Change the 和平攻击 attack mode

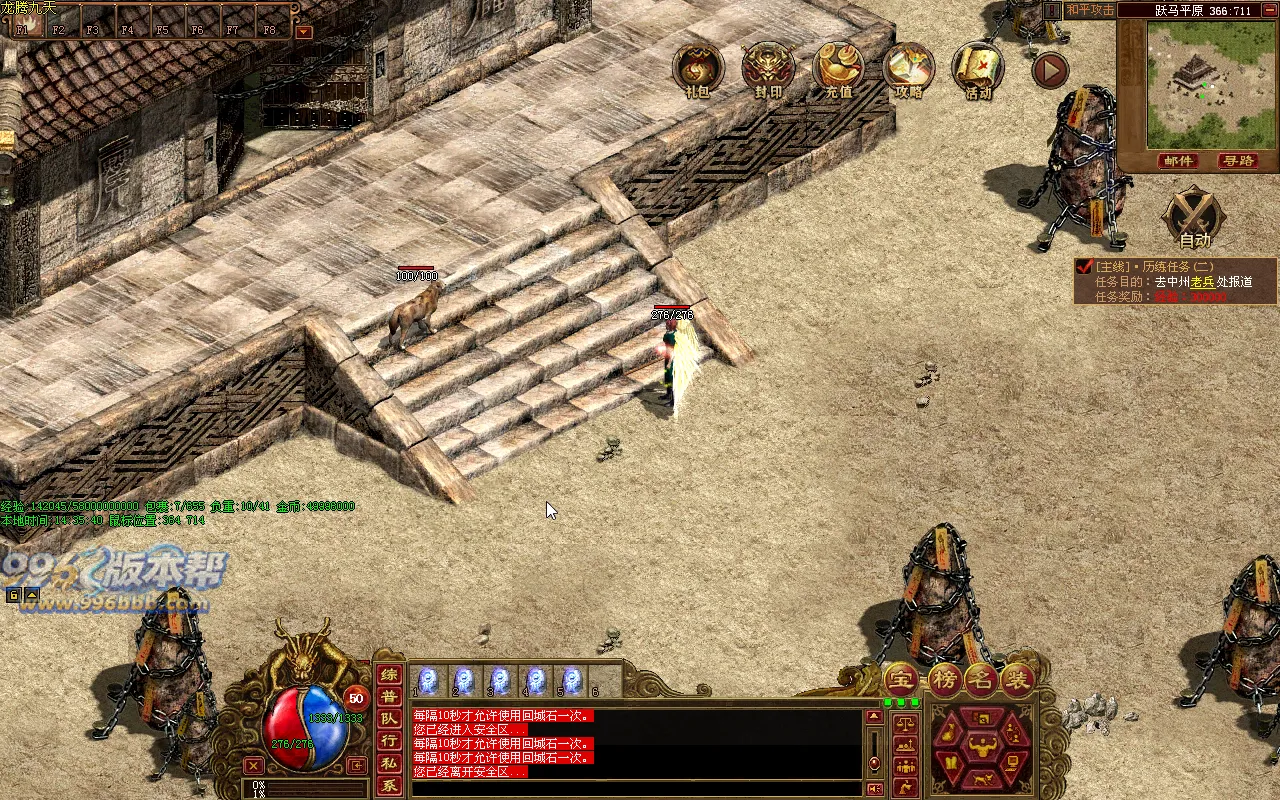coord(1090,10)
